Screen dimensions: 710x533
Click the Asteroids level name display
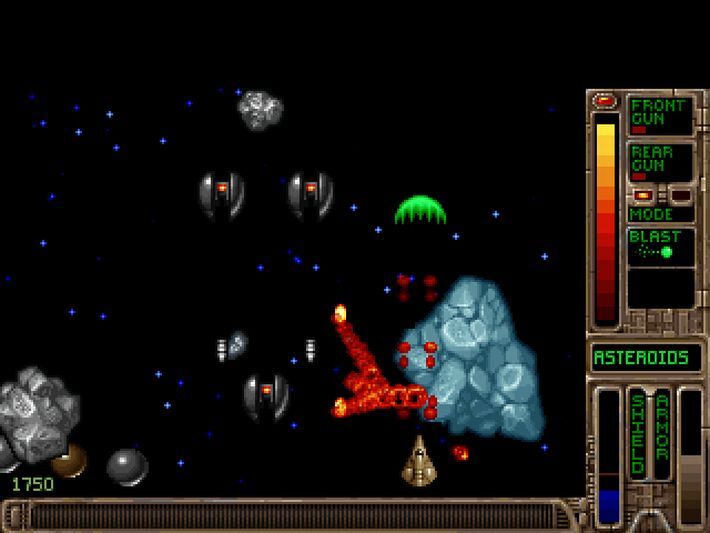pos(645,357)
